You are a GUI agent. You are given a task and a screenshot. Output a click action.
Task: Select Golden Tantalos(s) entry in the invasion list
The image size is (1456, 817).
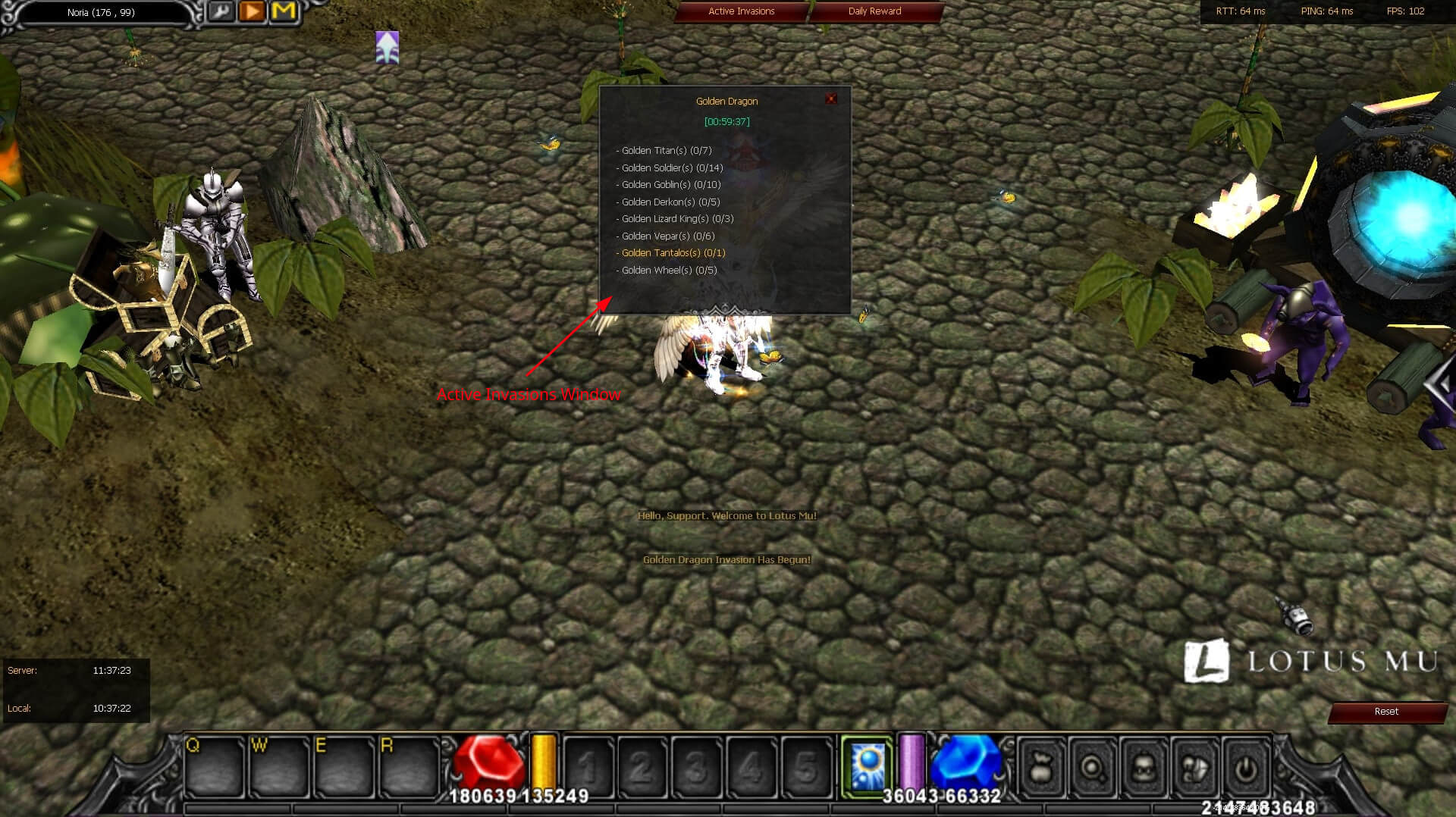coord(670,252)
